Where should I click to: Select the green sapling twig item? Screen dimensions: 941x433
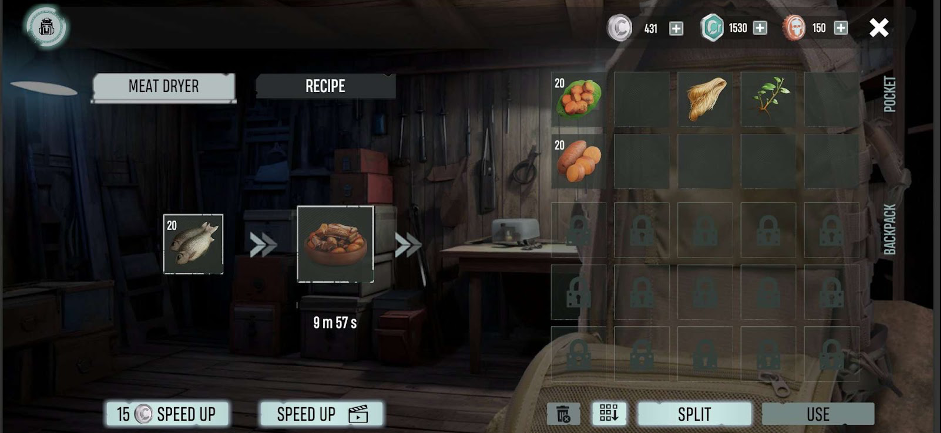coord(770,99)
